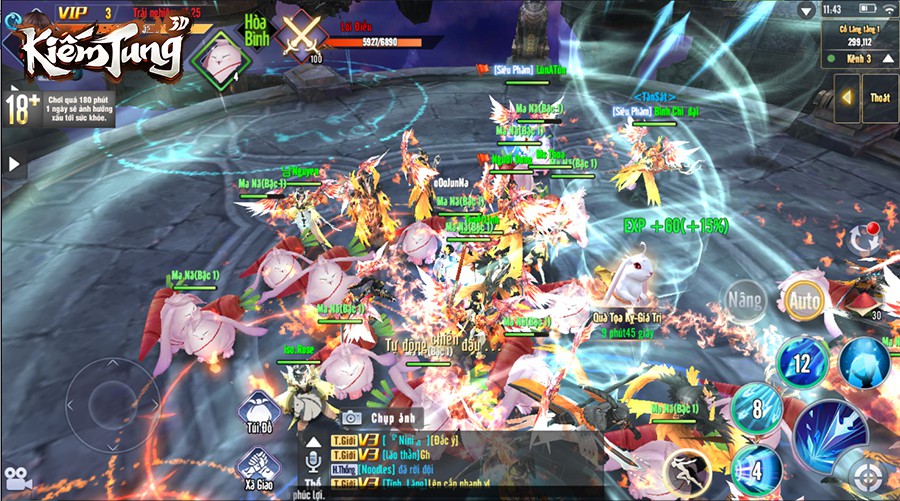The width and height of the screenshot is (900, 501).
Task: Open the Kênh 3 channel selector
Action: point(861,59)
